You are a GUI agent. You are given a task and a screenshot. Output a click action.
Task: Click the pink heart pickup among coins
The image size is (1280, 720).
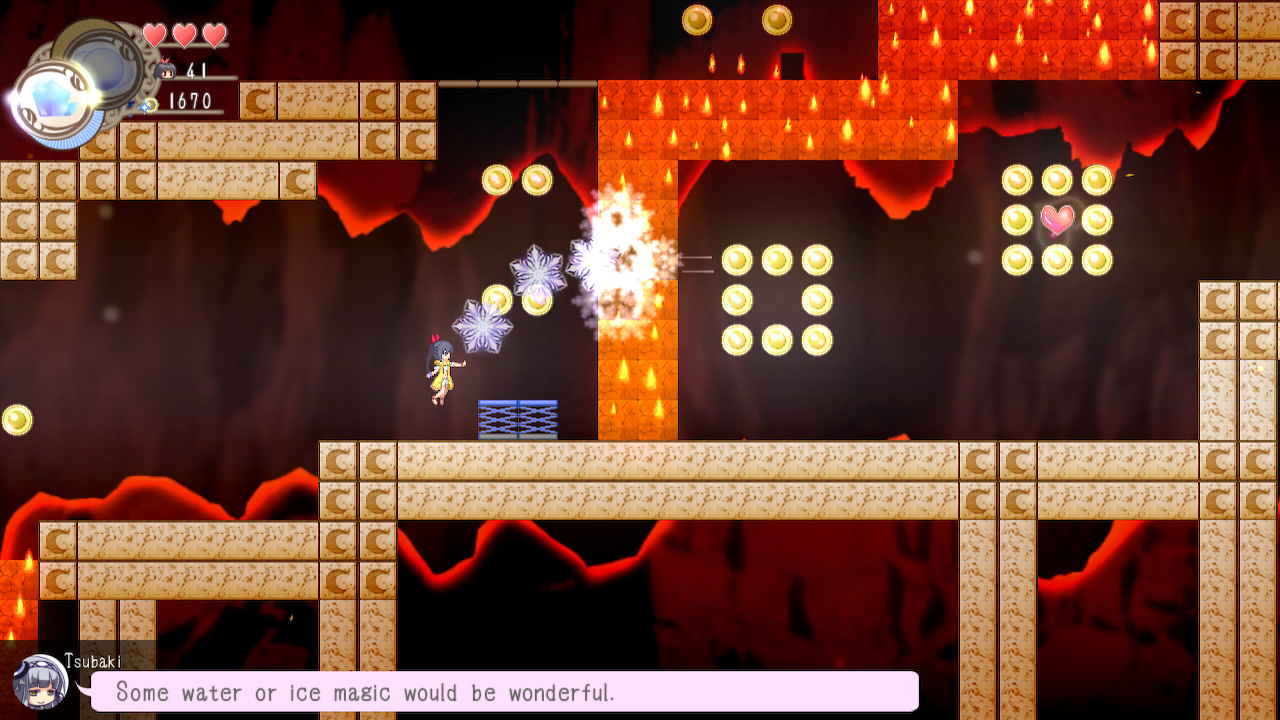tap(1058, 221)
